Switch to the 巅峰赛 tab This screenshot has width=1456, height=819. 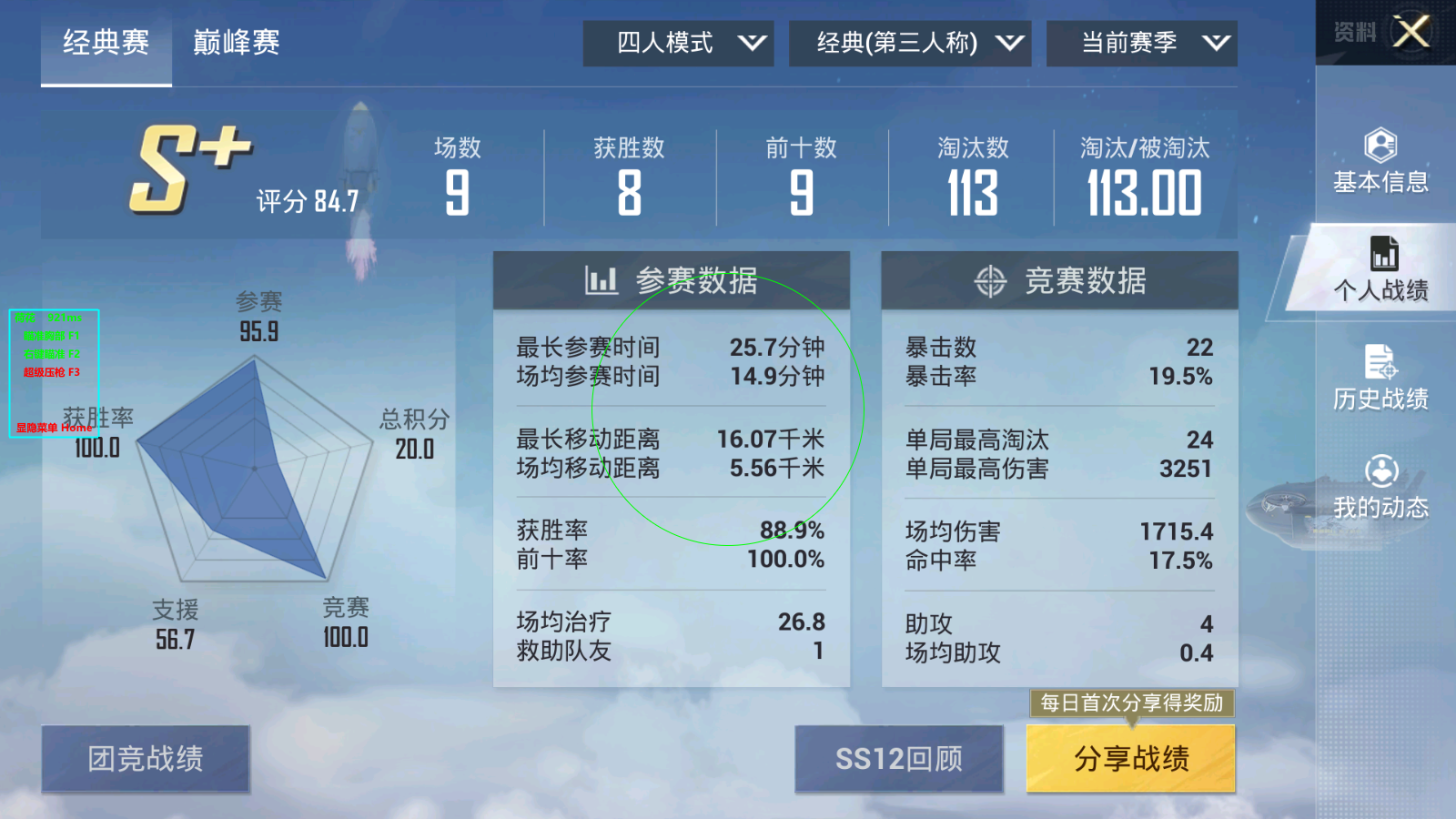click(x=236, y=42)
